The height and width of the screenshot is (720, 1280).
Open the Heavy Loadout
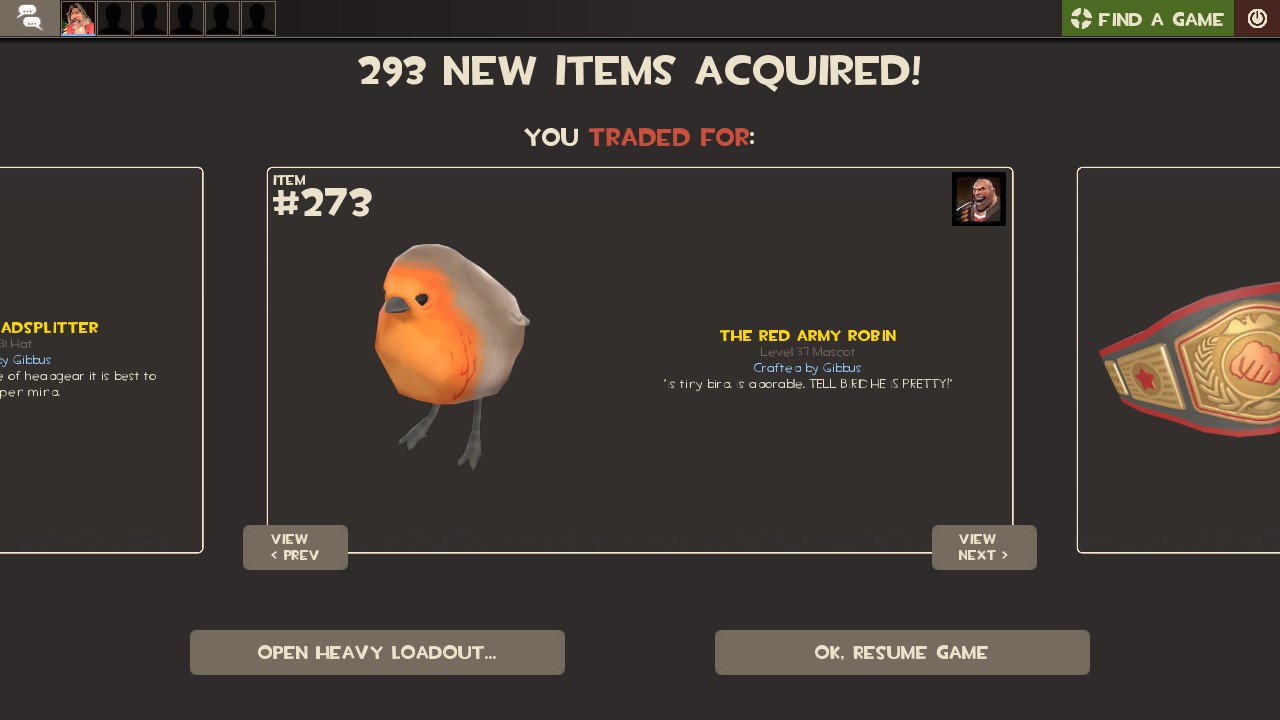click(377, 652)
